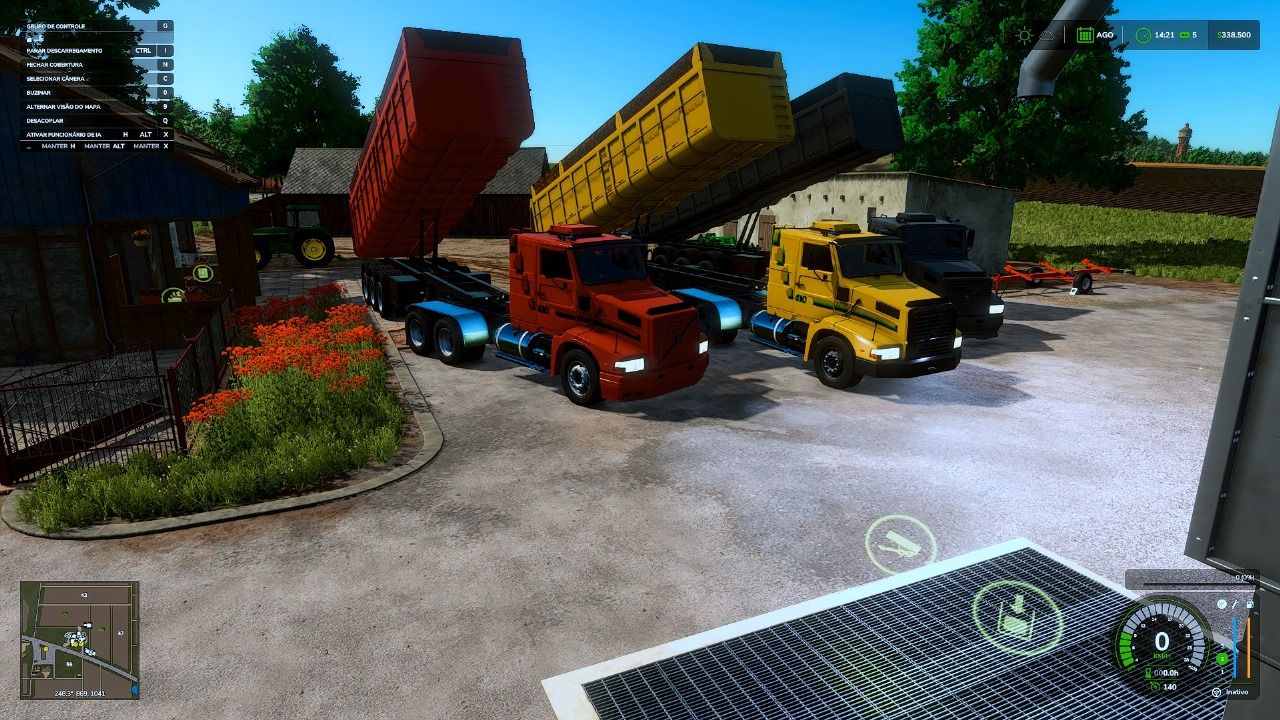The width and height of the screenshot is (1280, 720).
Task: Select the cloud forecast icon
Action: (1047, 35)
